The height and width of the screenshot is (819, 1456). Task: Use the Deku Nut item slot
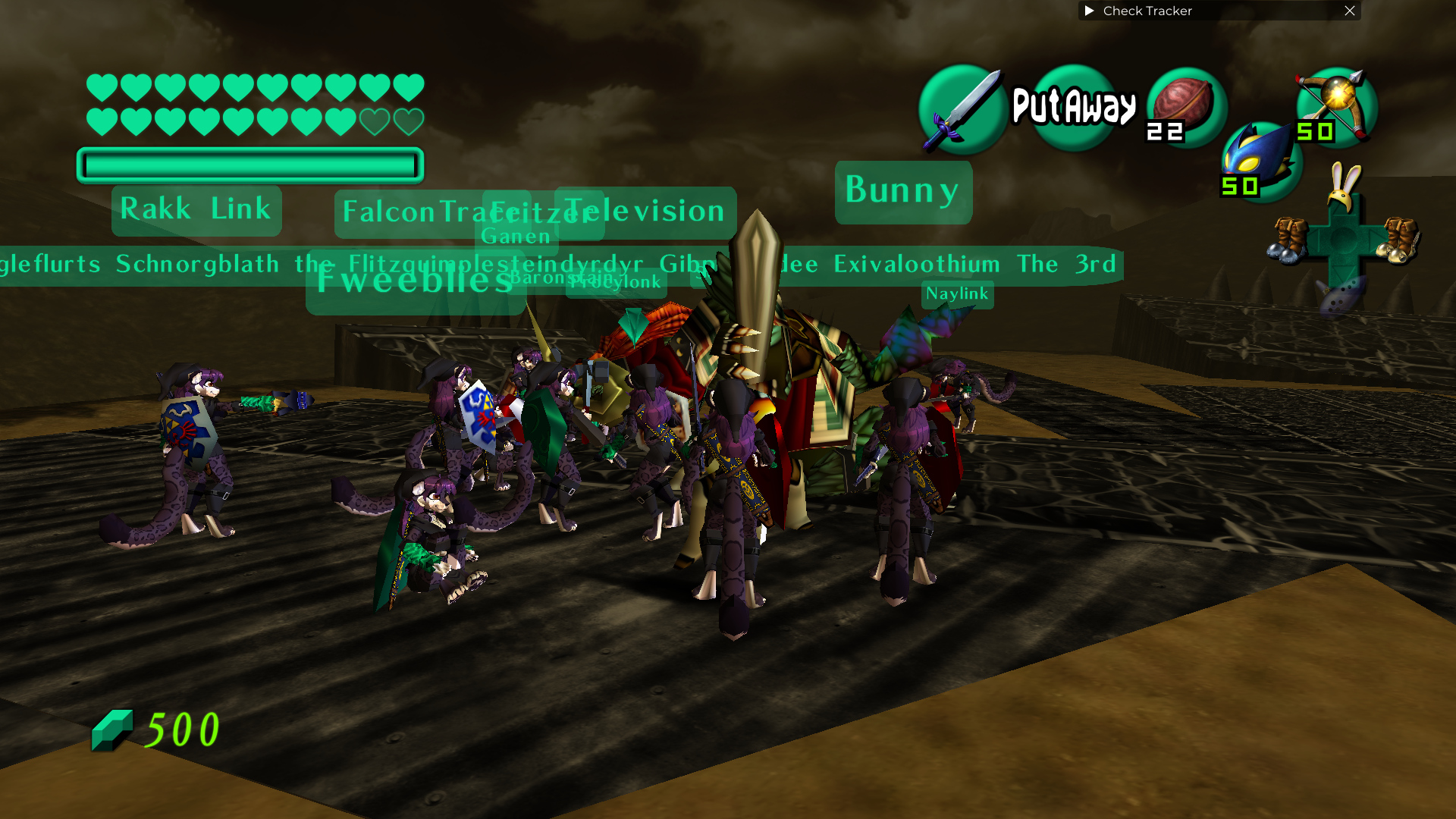[x=1185, y=107]
